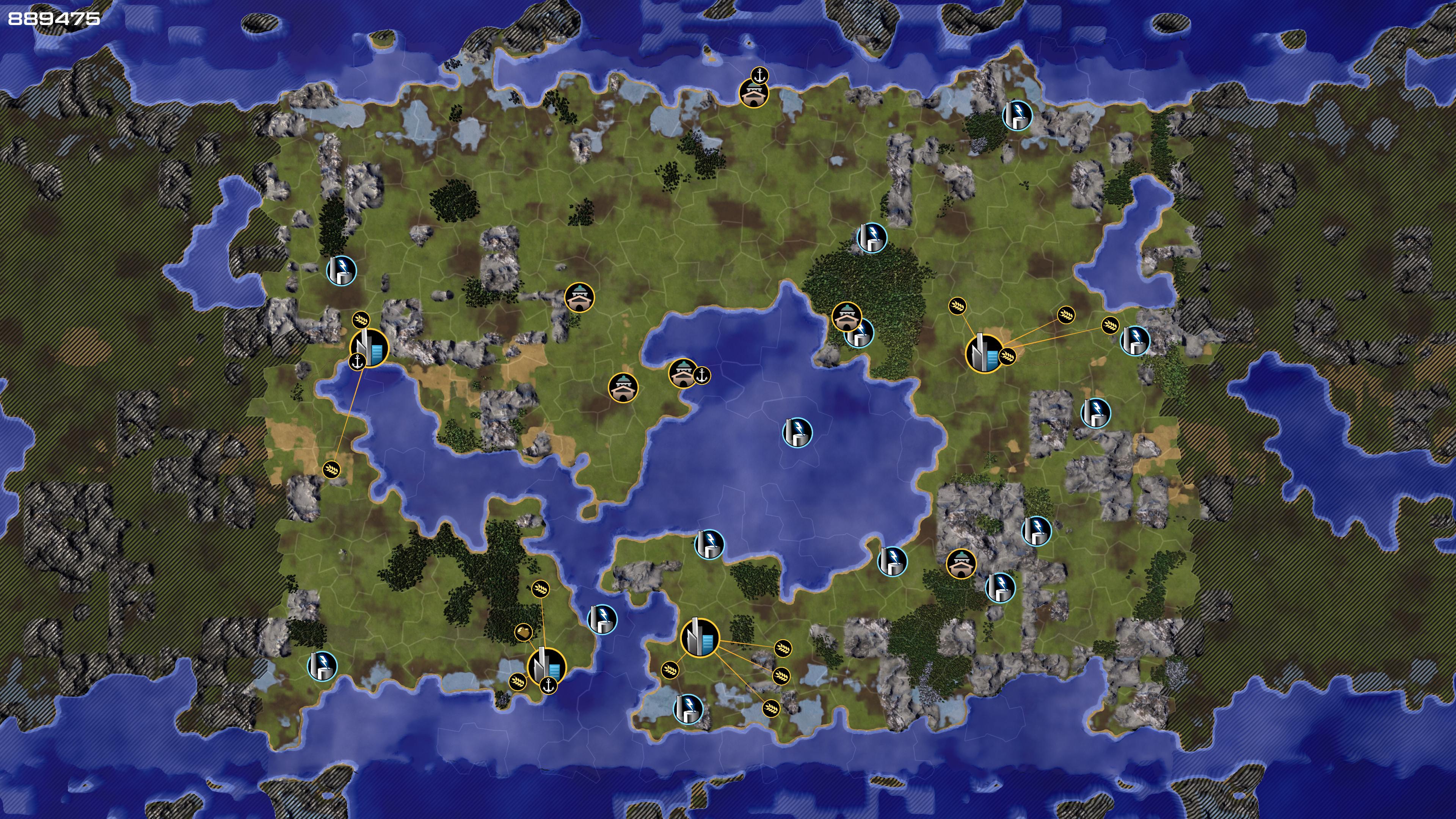1456x819 pixels.
Task: Select the lightning tower marker inside the central lake
Action: 797,432
